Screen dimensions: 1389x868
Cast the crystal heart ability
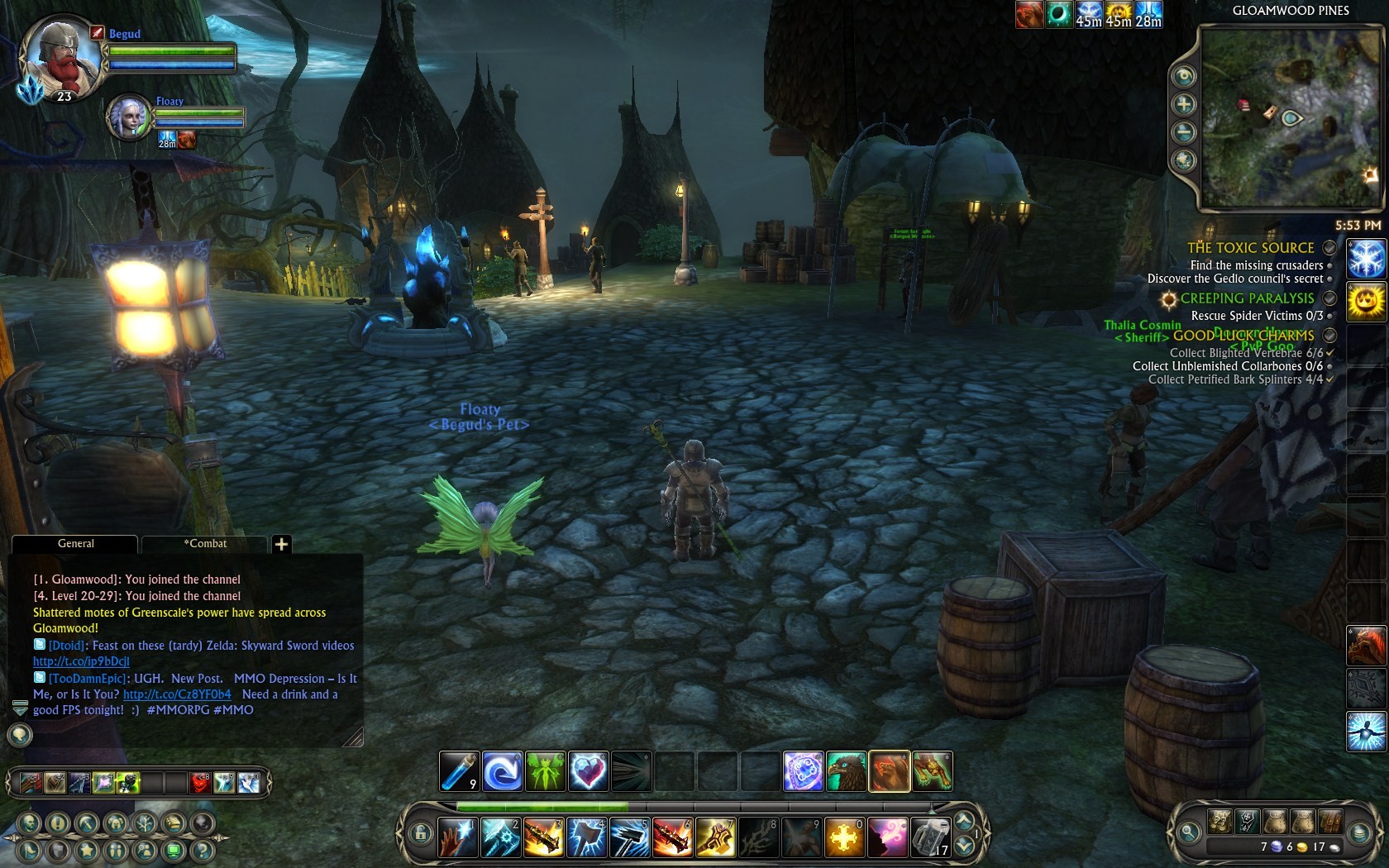click(x=588, y=771)
